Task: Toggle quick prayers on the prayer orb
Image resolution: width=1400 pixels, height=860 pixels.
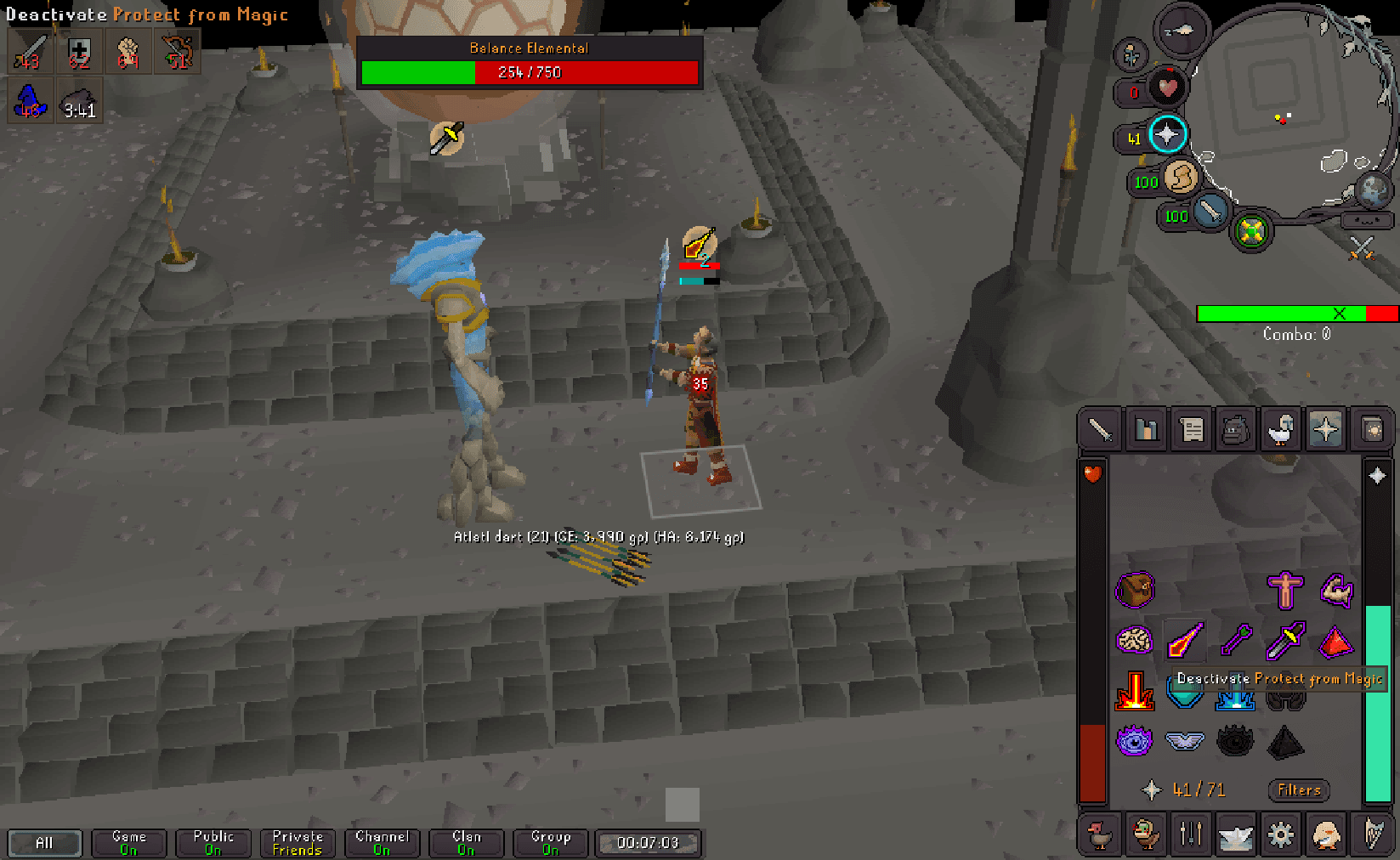Action: click(1167, 134)
